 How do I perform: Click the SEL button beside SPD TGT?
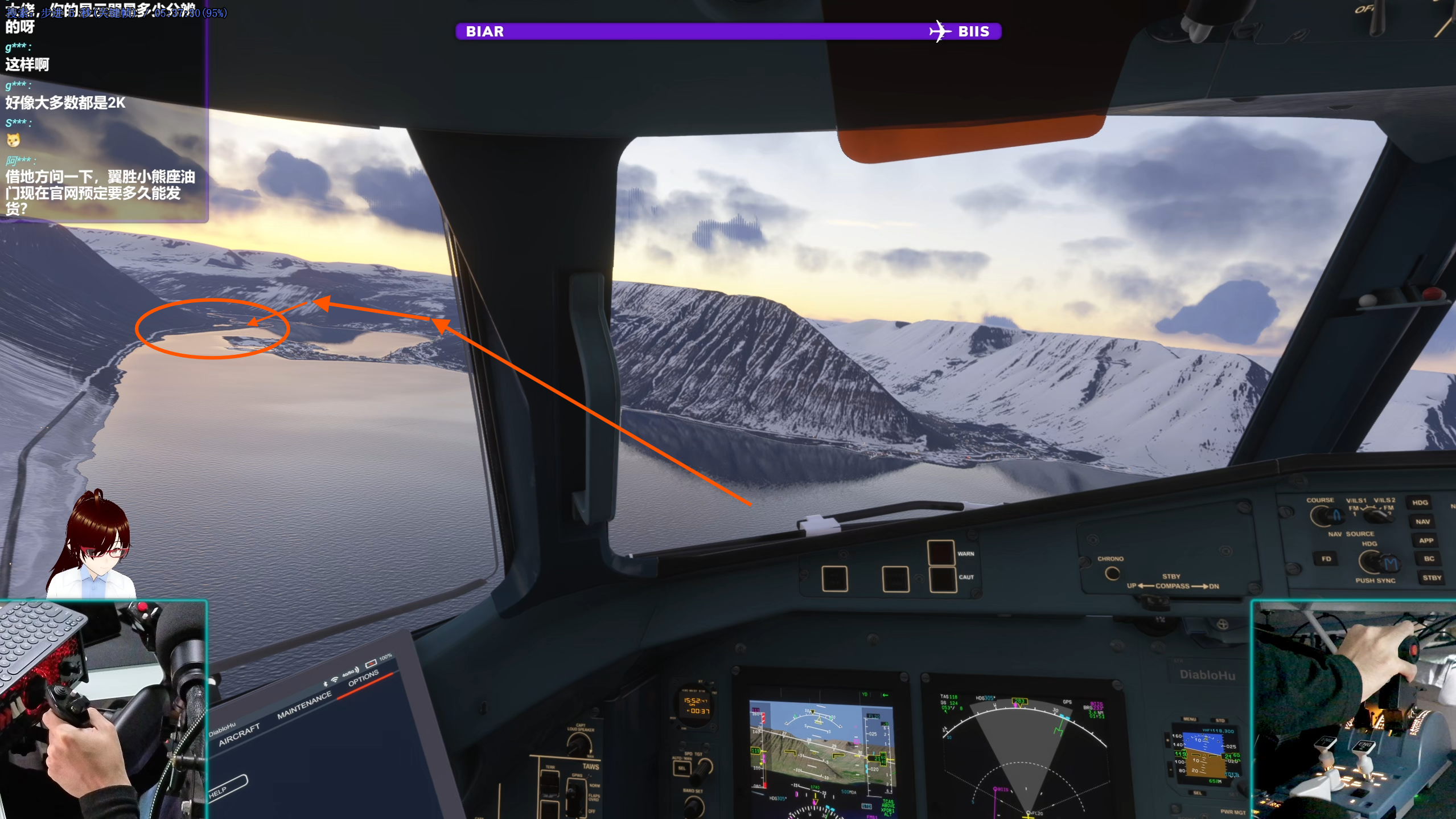pos(681,768)
